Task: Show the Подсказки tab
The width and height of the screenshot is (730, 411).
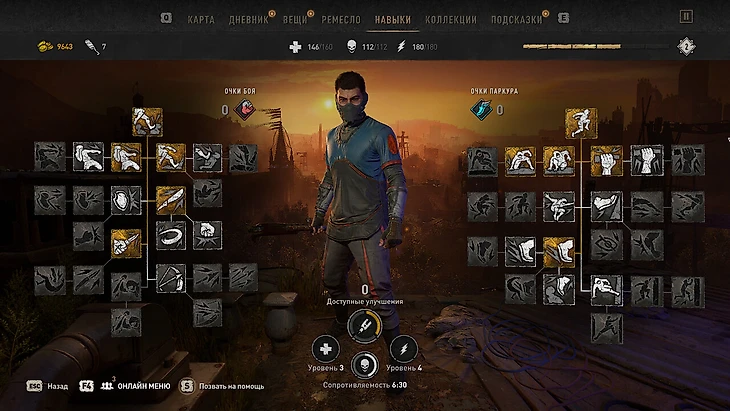Action: (517, 19)
